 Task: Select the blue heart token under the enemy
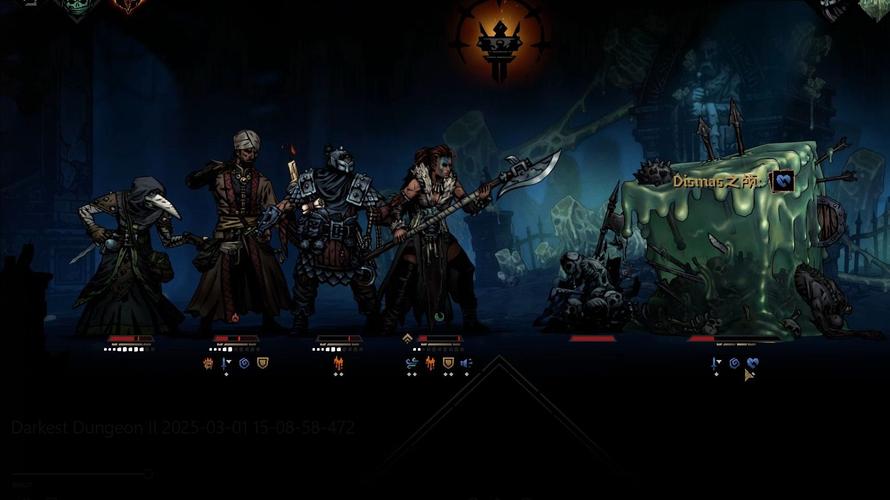752,363
